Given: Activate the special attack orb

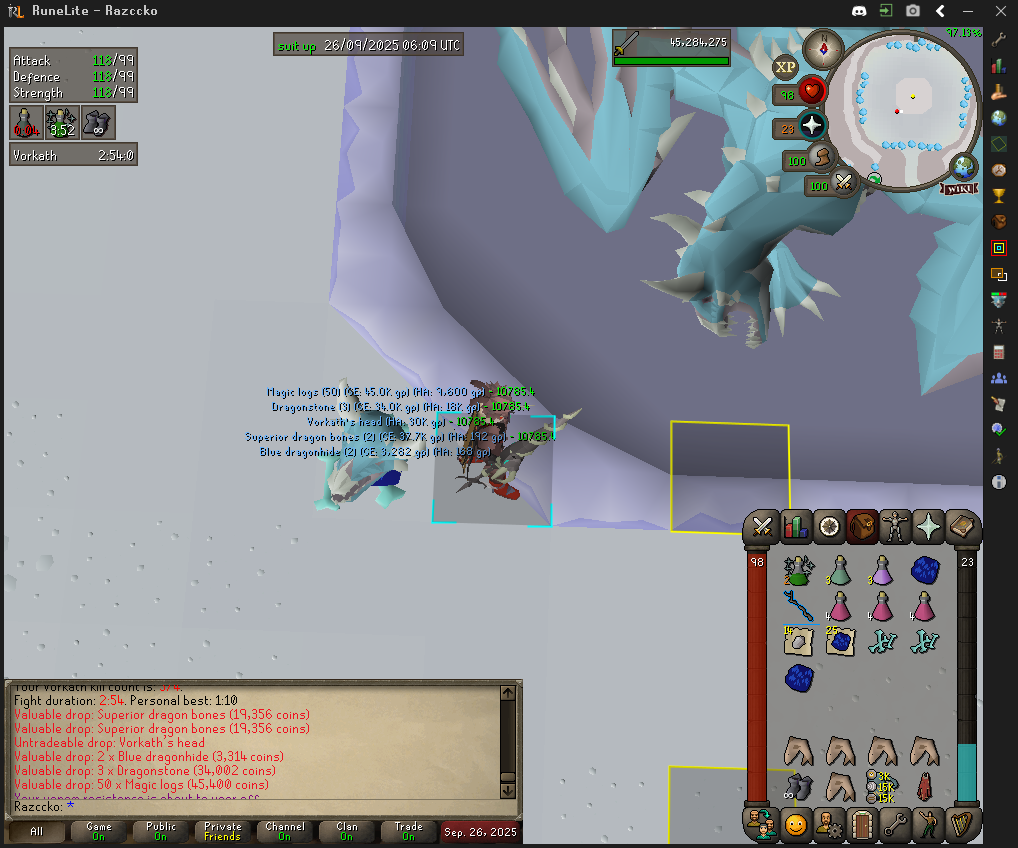Looking at the screenshot, I should (845, 184).
